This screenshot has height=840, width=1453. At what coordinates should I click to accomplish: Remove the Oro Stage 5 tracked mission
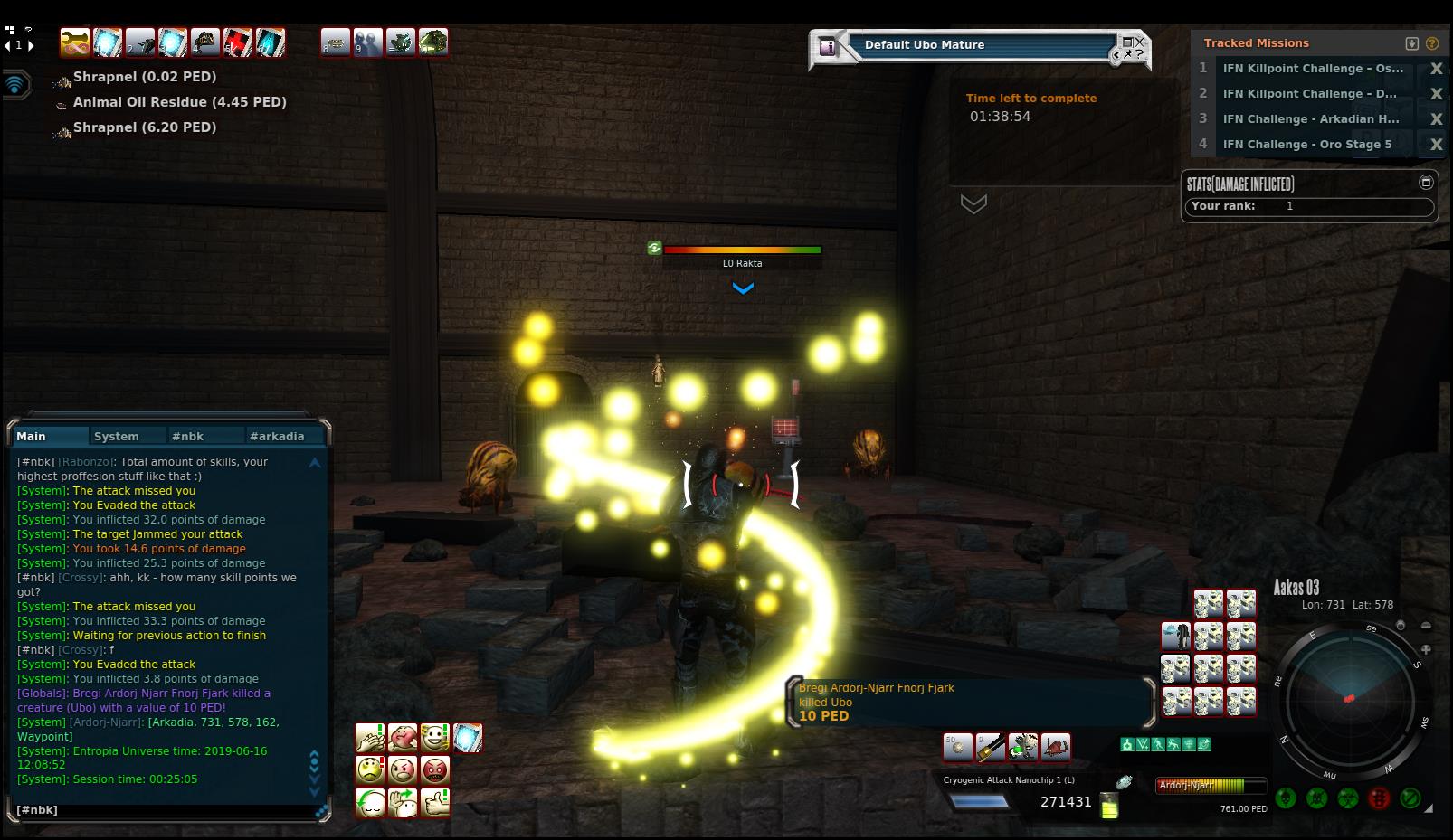1436,144
